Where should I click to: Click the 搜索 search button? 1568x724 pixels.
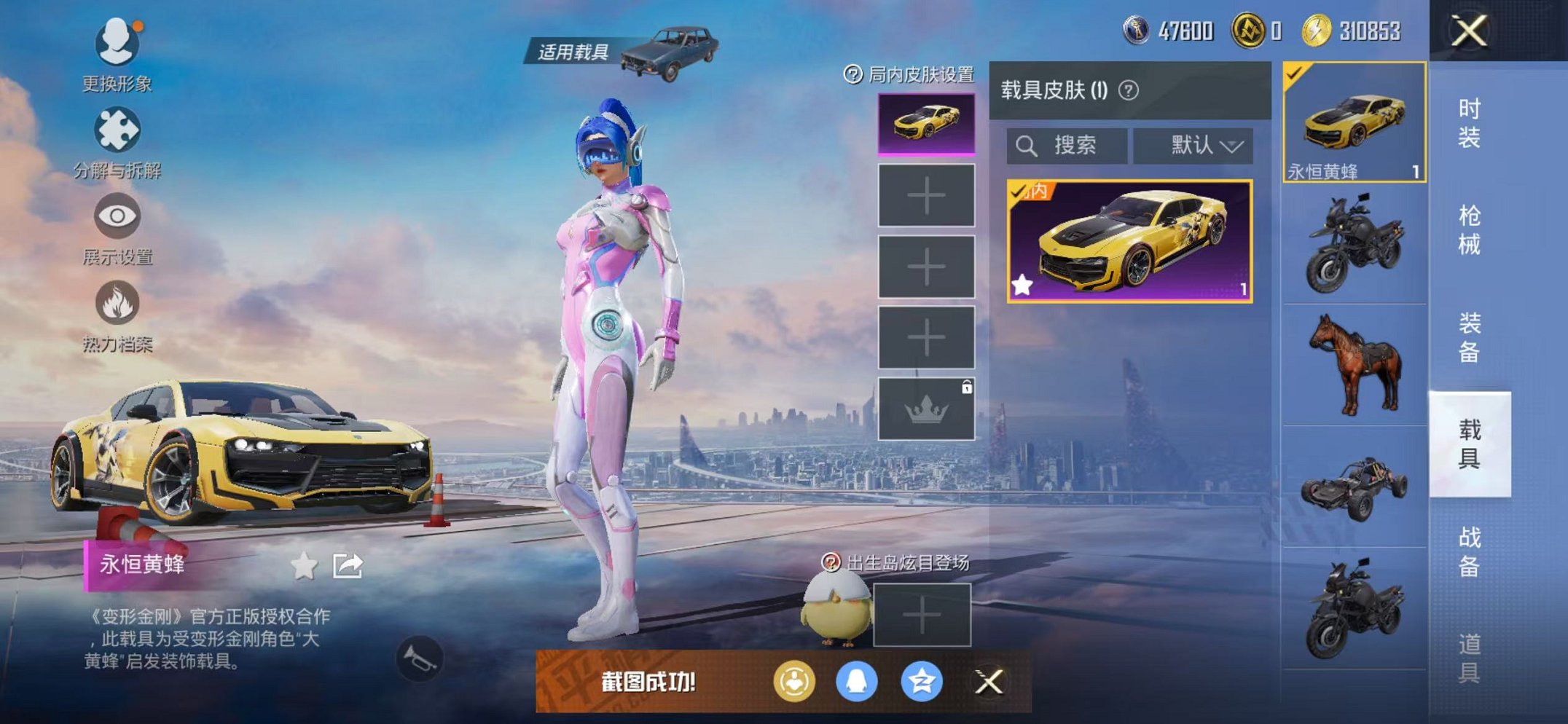click(1066, 145)
